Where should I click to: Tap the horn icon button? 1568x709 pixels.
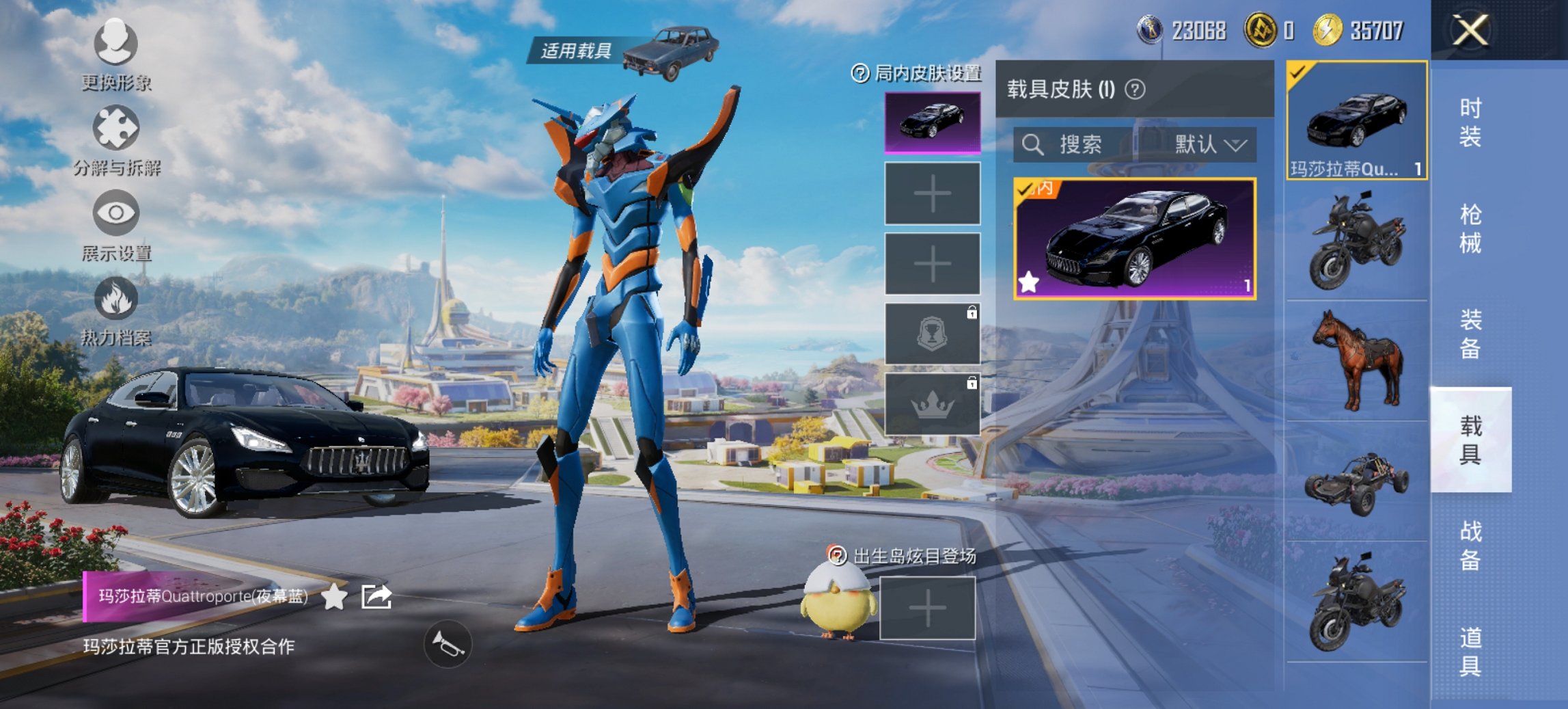pos(448,644)
